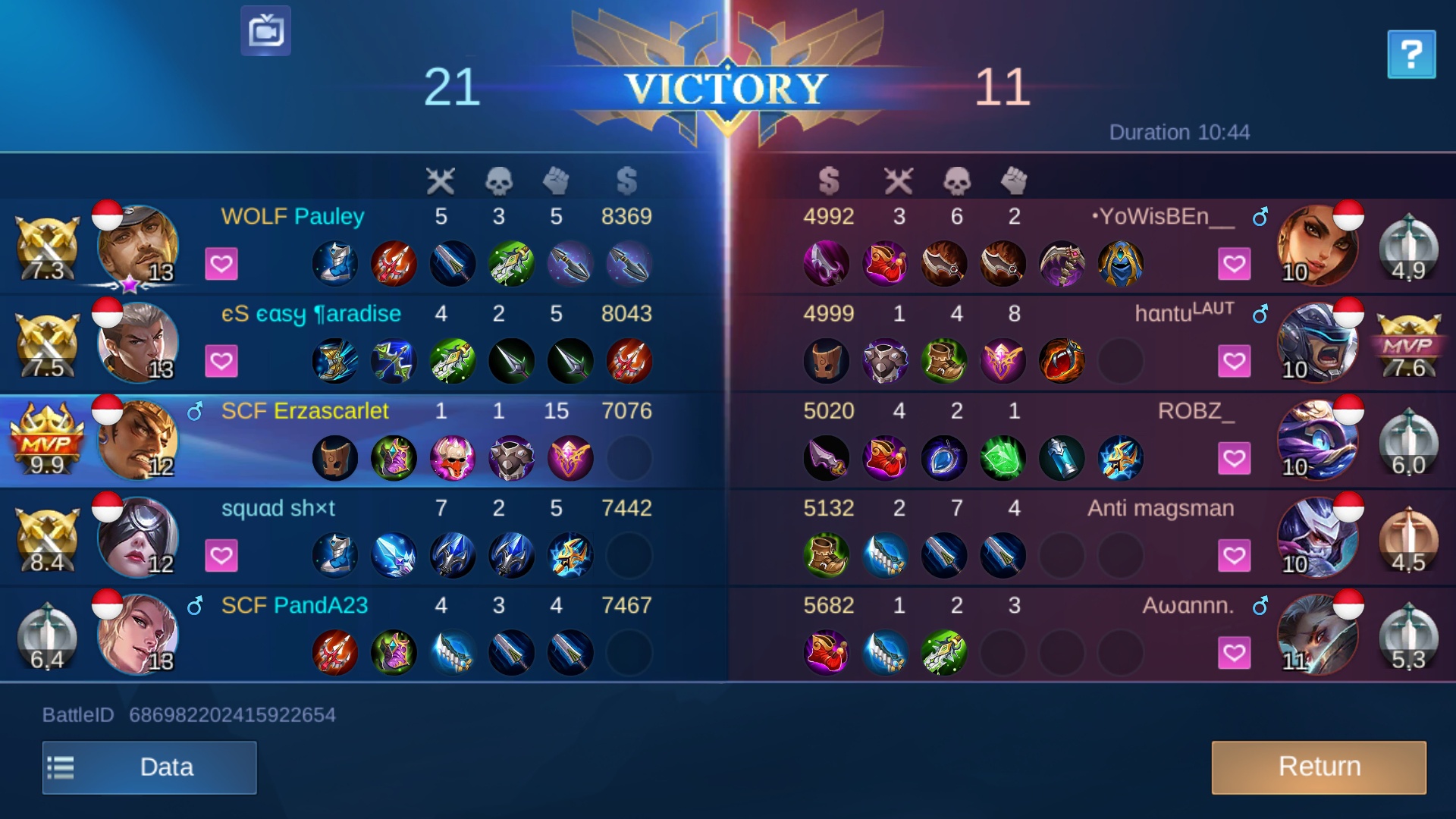Send a like to ROBZ_
This screenshot has width=1456, height=819.
(1234, 458)
